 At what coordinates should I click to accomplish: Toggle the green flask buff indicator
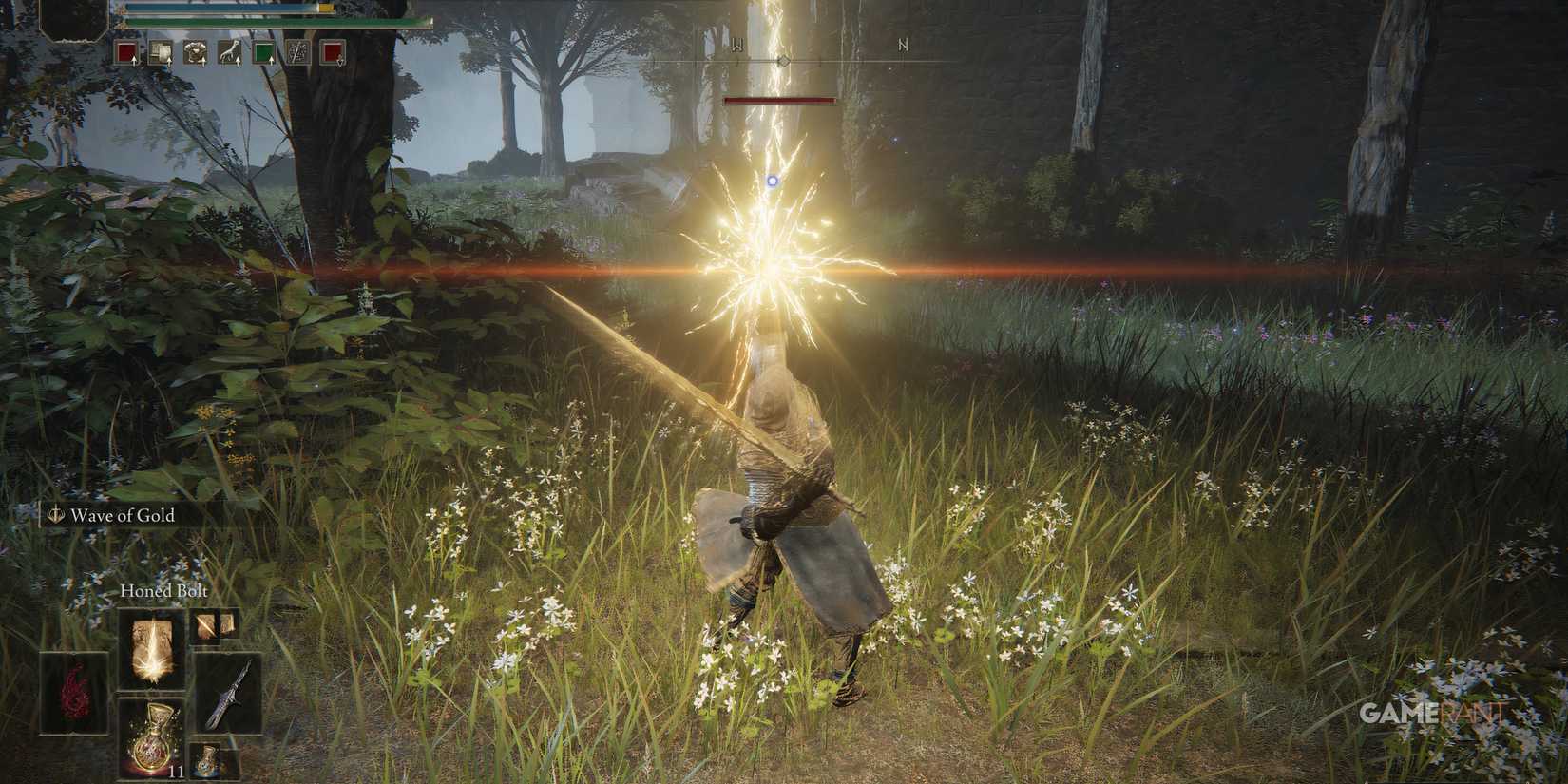(264, 52)
